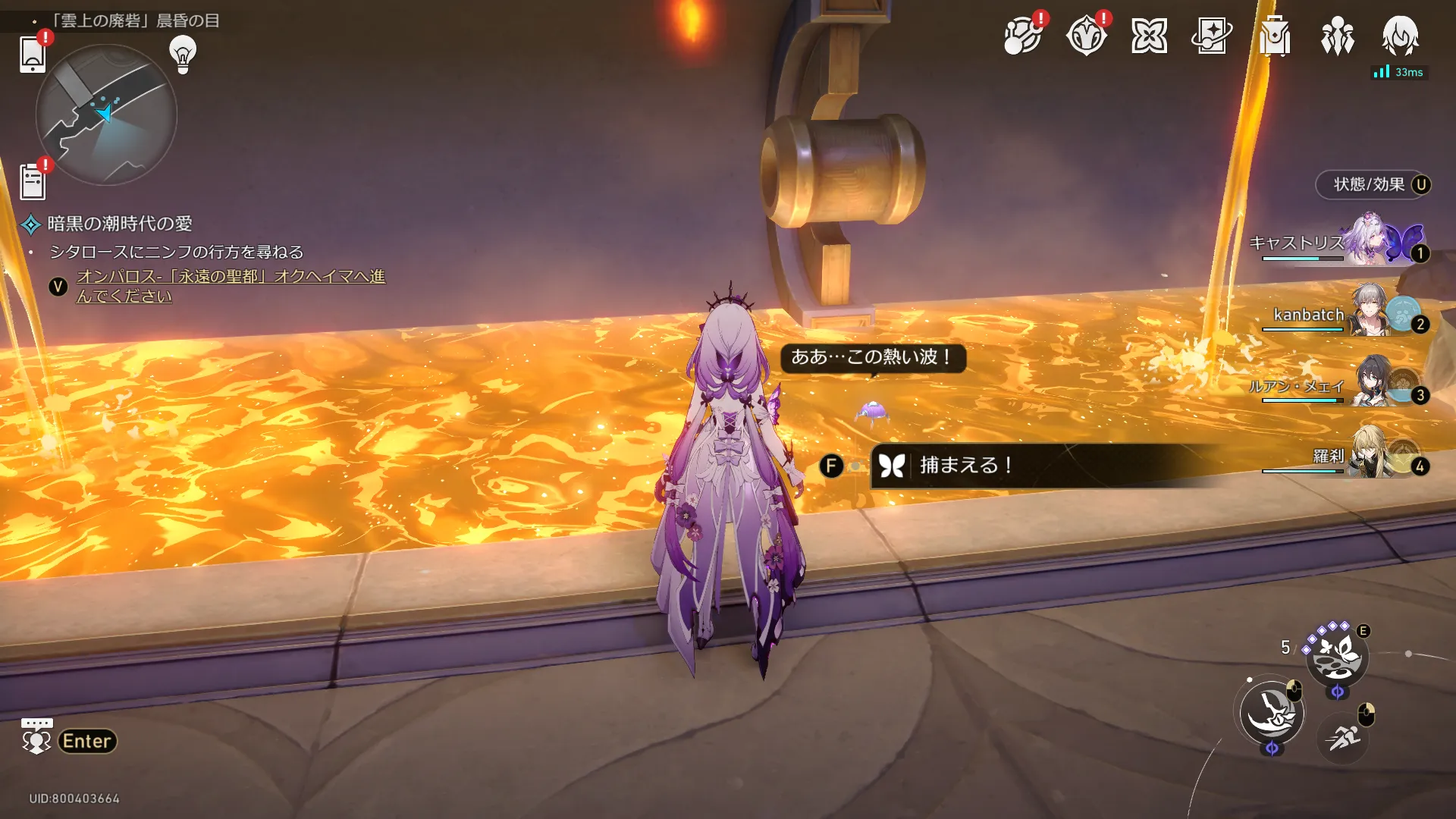Image resolution: width=1456 pixels, height=819 pixels.
Task: Follow the オンパロス オクヘイマ navigation link
Action: 230,286
